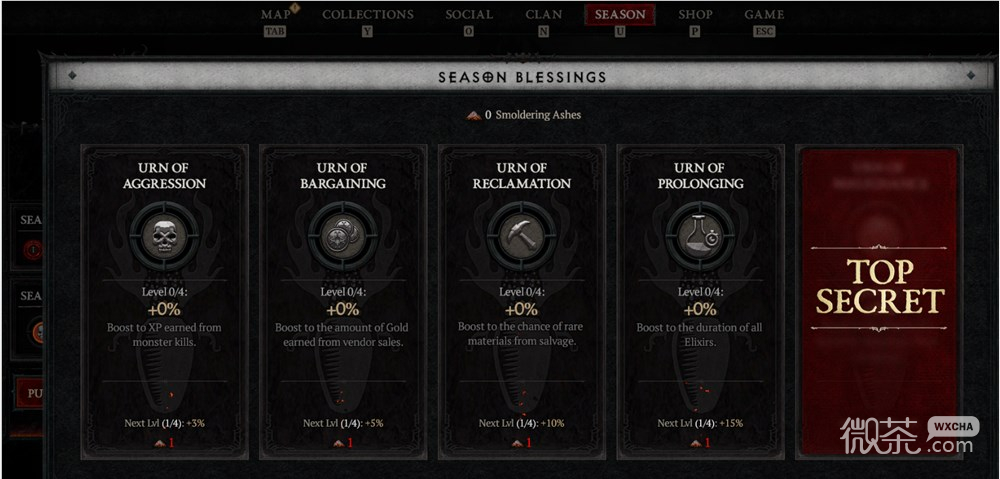Open the Map tab

(275, 15)
